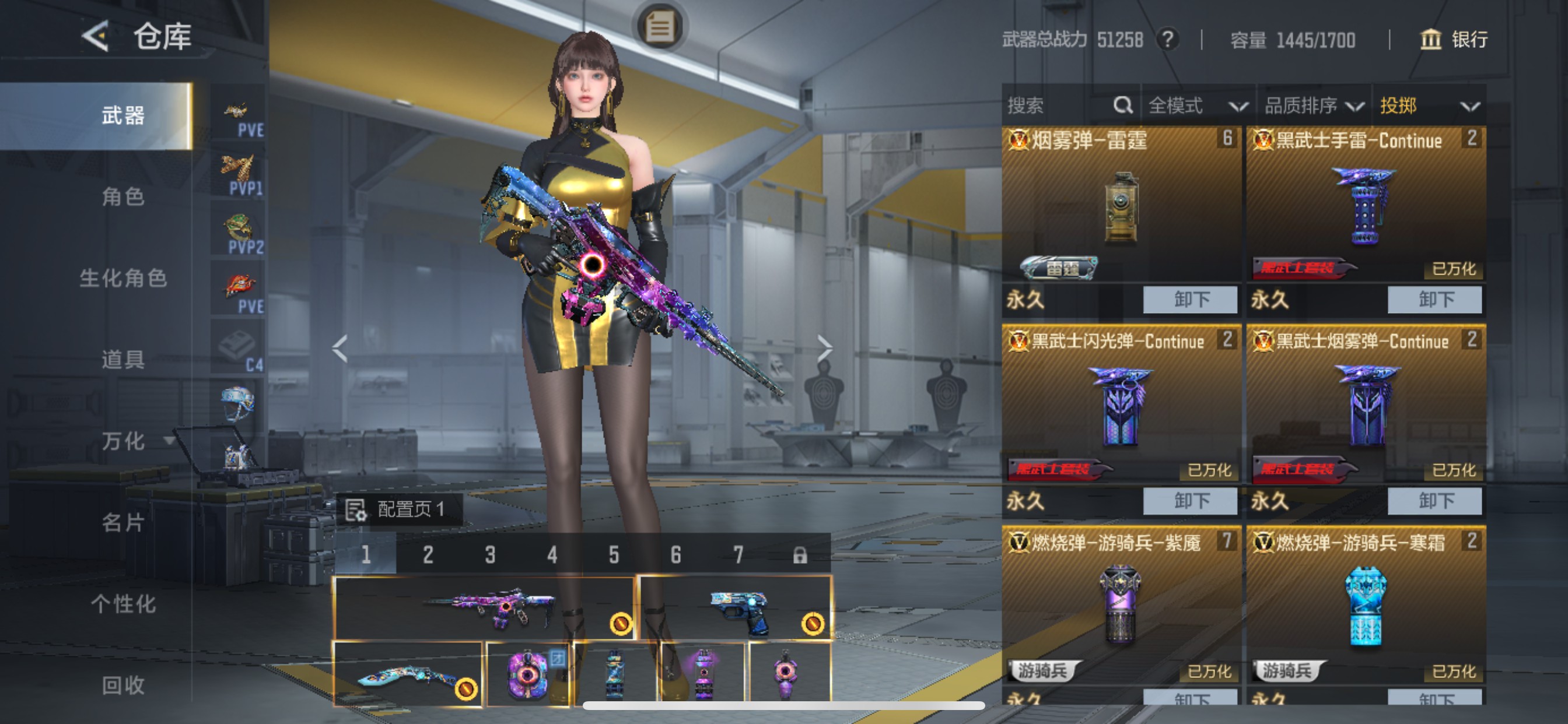The width and height of the screenshot is (1568, 724).
Task: Switch to the 个性化 personalization tab
Action: coord(123,603)
